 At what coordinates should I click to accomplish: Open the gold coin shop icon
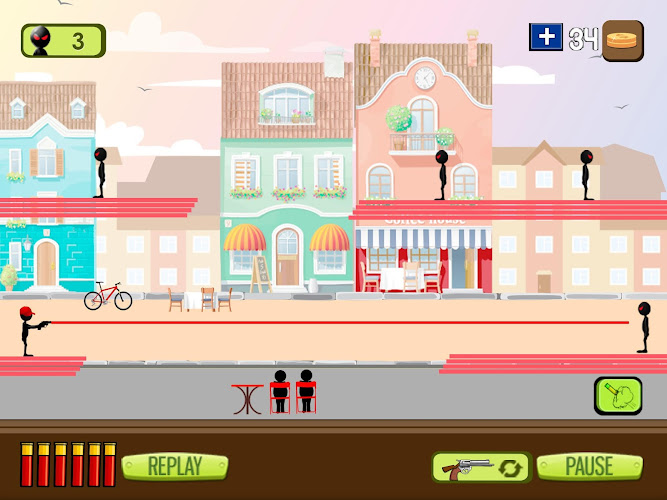click(x=623, y=40)
